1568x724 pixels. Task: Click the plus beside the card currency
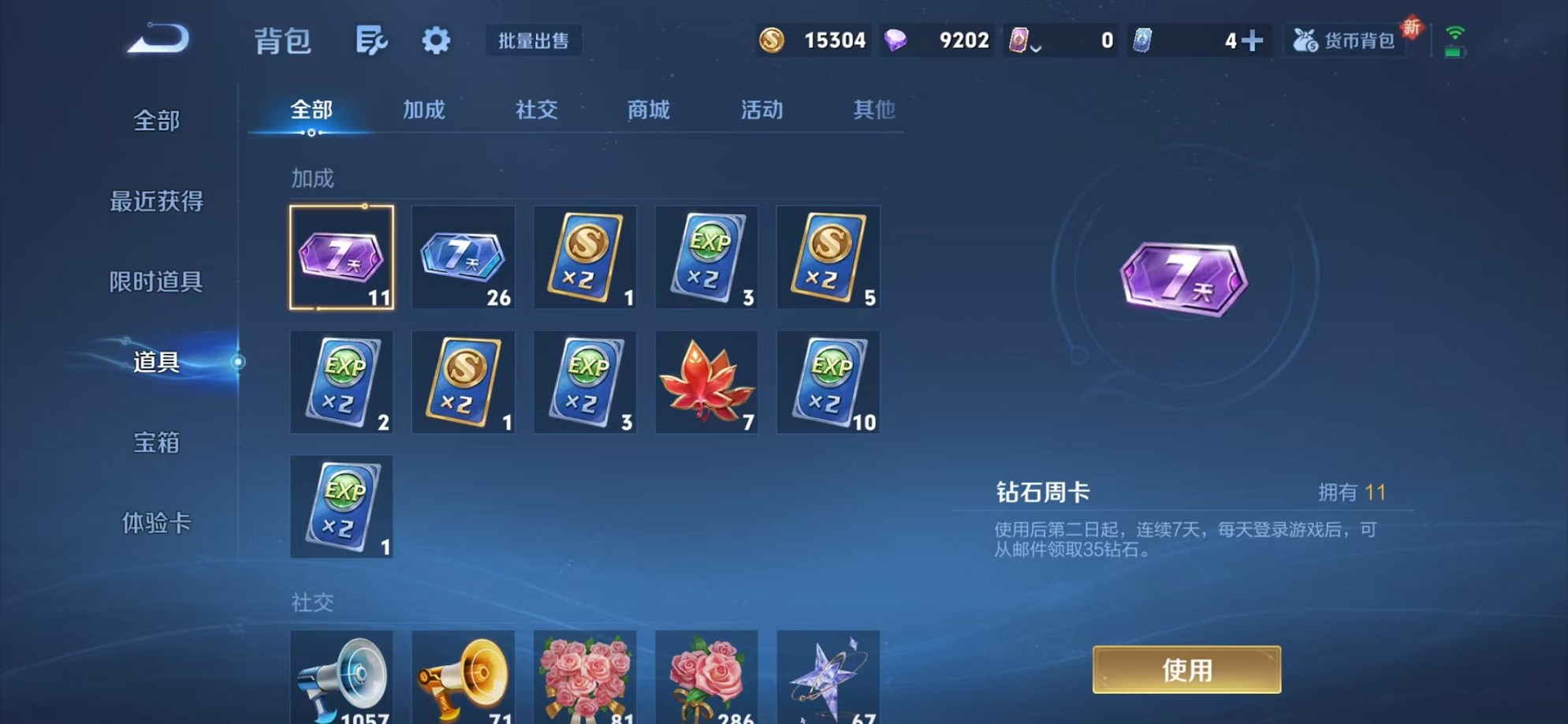pos(1253,39)
